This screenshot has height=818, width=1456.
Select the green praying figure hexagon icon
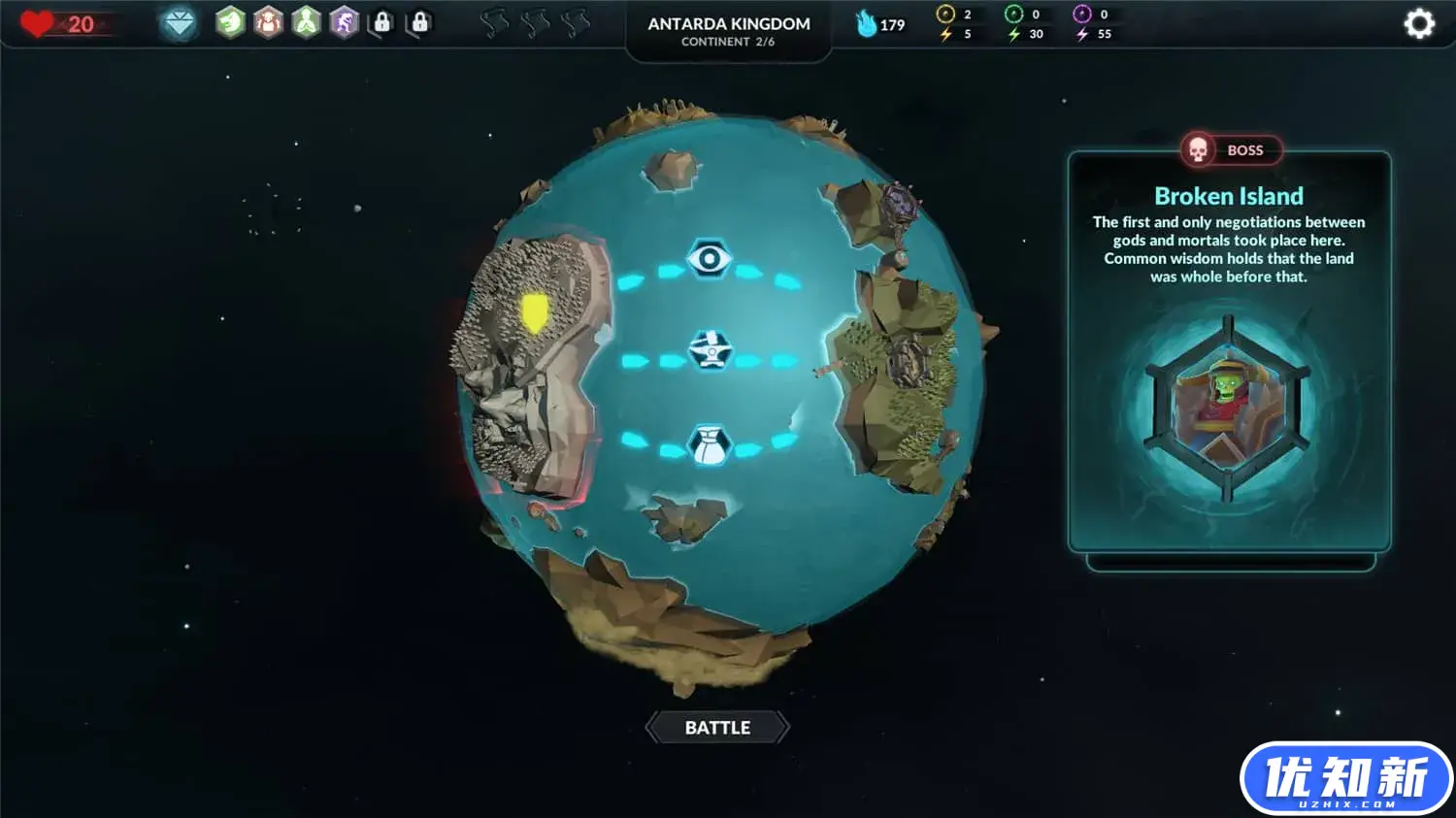pos(306,21)
